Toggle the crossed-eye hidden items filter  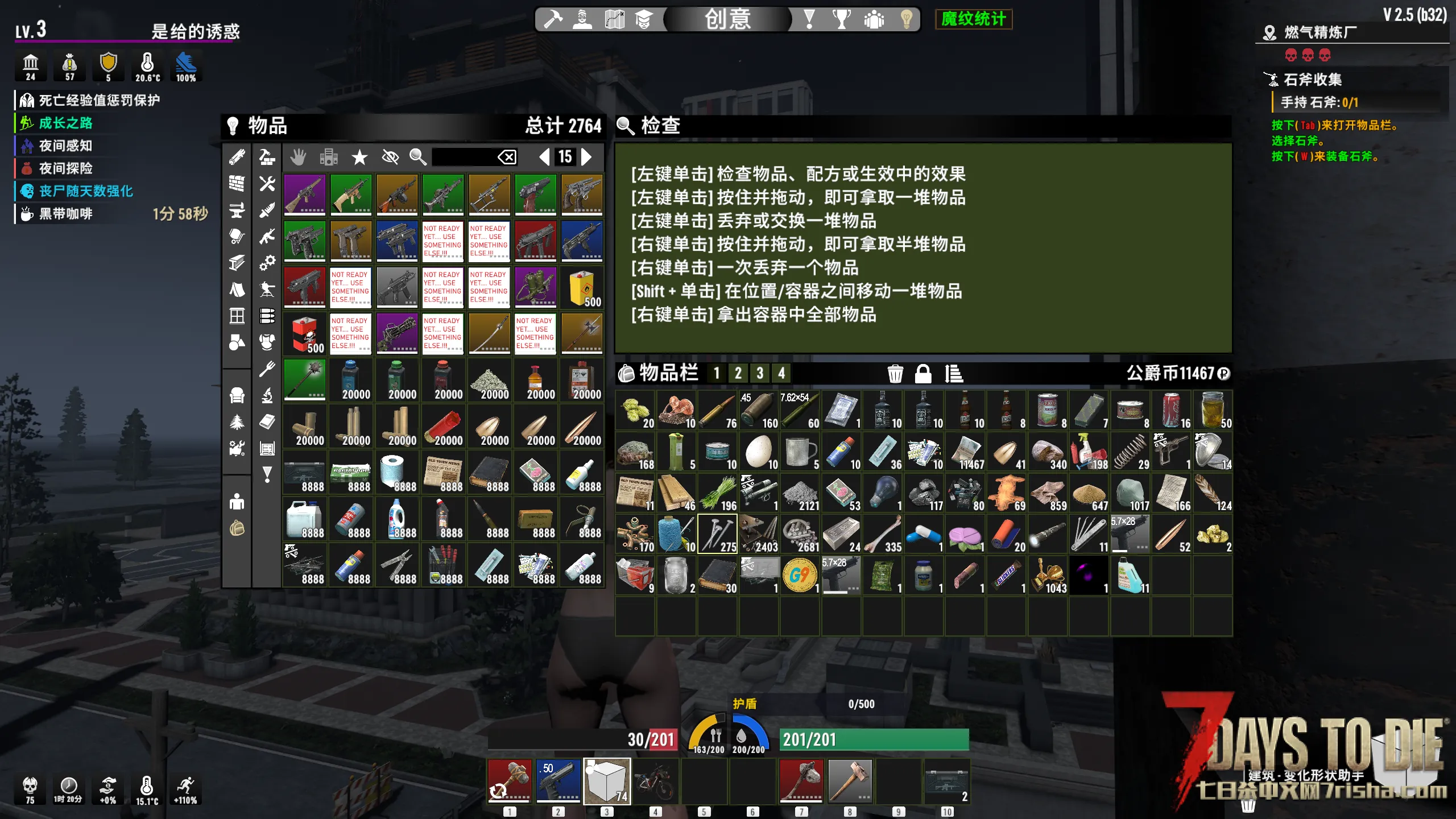click(x=390, y=157)
